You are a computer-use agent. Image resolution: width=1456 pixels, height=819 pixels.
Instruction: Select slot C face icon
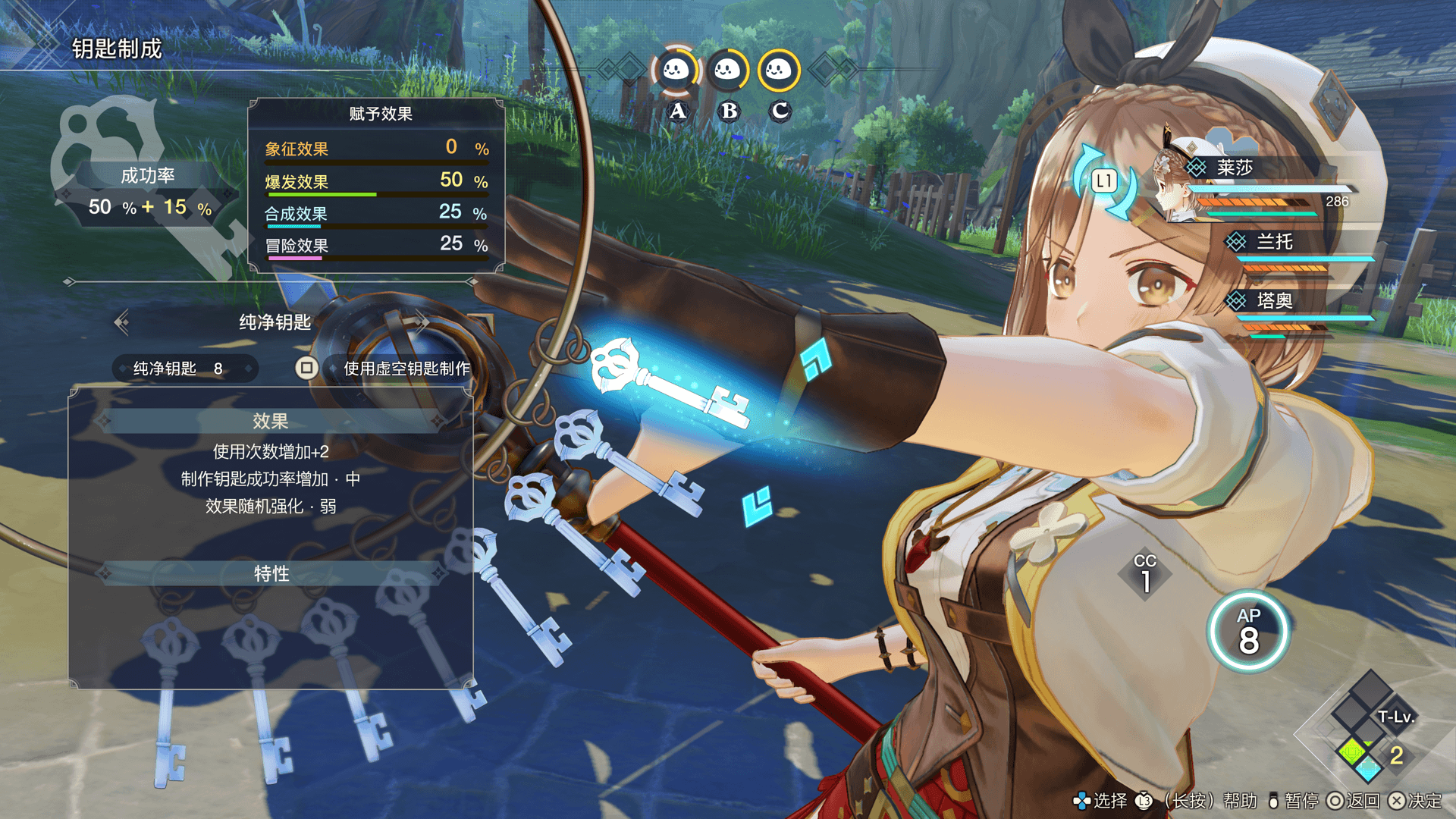pyautogui.click(x=779, y=71)
